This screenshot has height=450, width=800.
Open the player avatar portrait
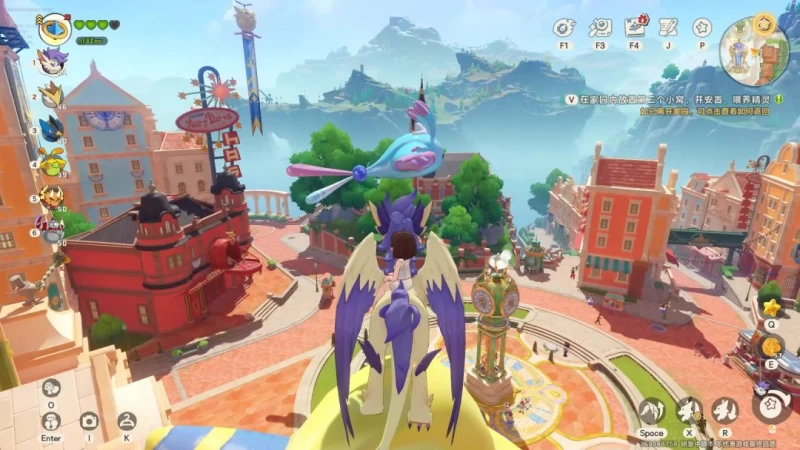tap(53, 28)
